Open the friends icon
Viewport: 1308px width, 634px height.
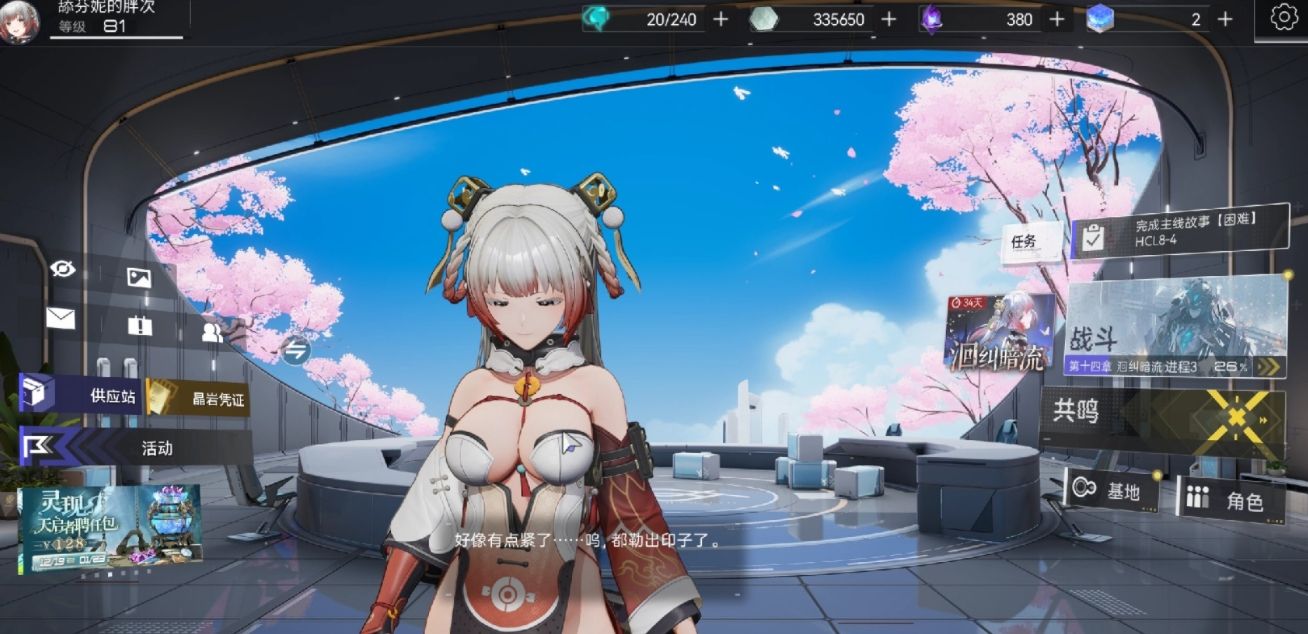[212, 333]
